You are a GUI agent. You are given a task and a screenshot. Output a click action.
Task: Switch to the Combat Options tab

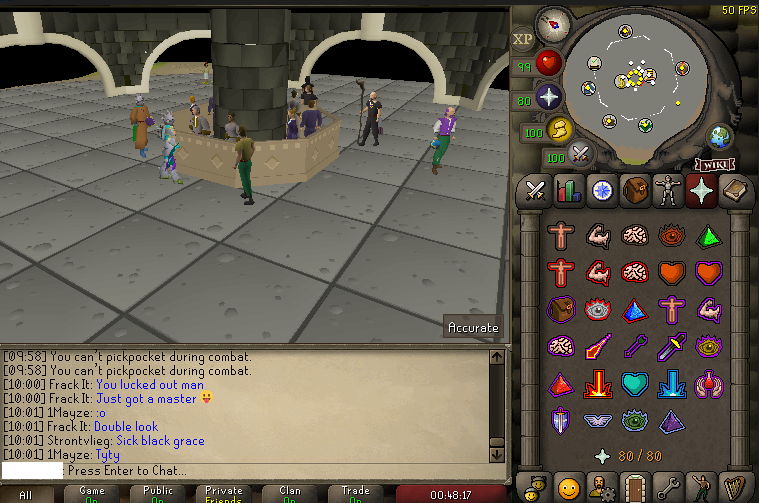535,190
